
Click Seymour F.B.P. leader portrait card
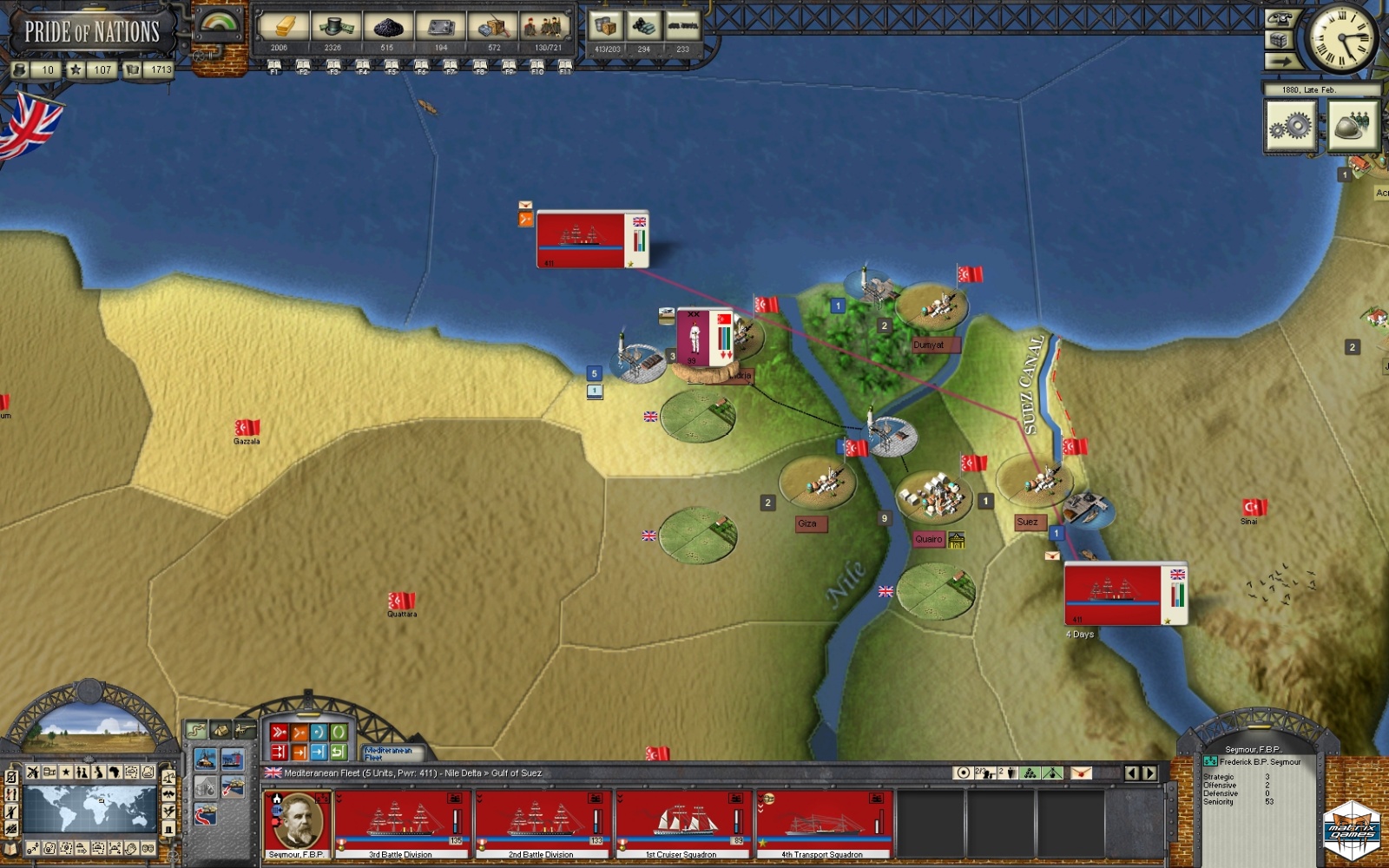click(296, 823)
